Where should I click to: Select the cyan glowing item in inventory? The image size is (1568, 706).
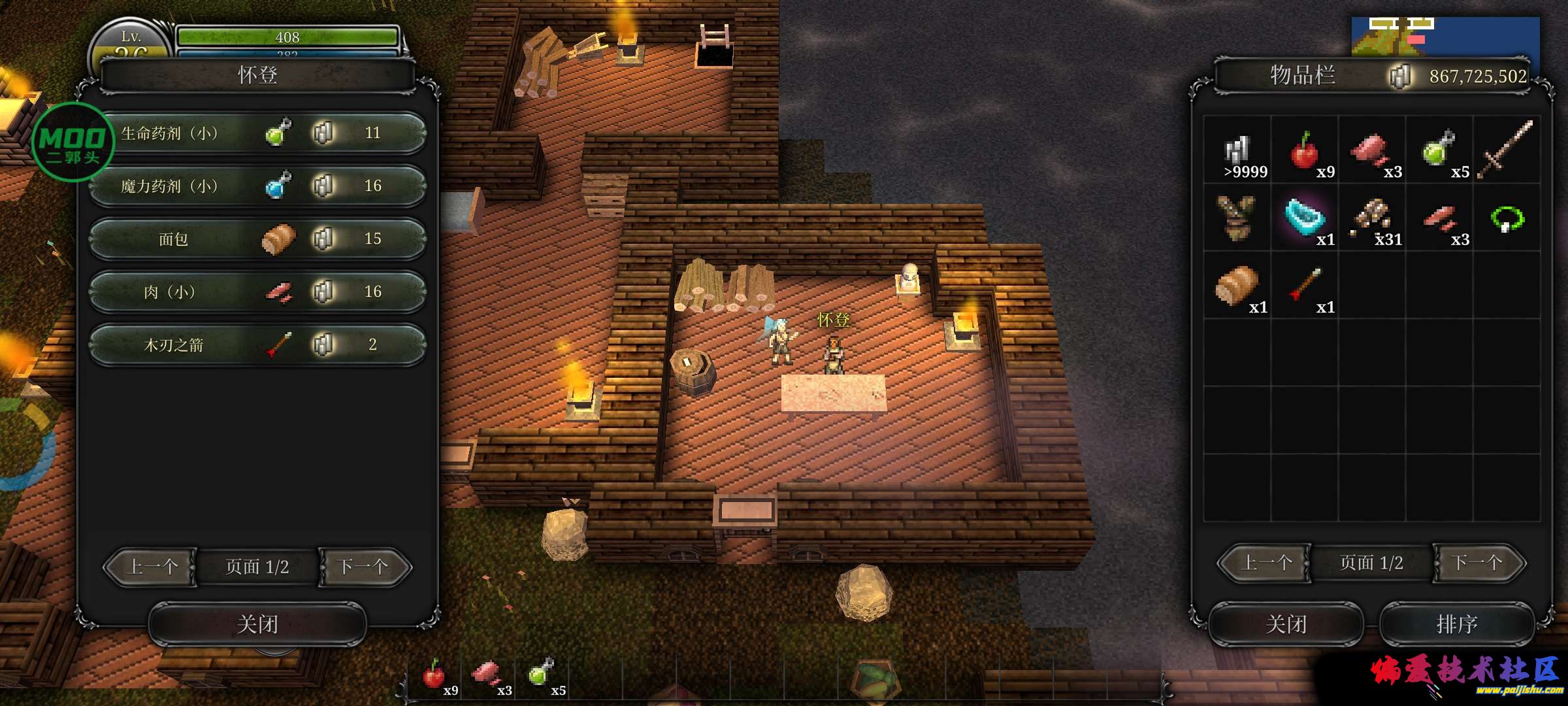coord(1305,218)
